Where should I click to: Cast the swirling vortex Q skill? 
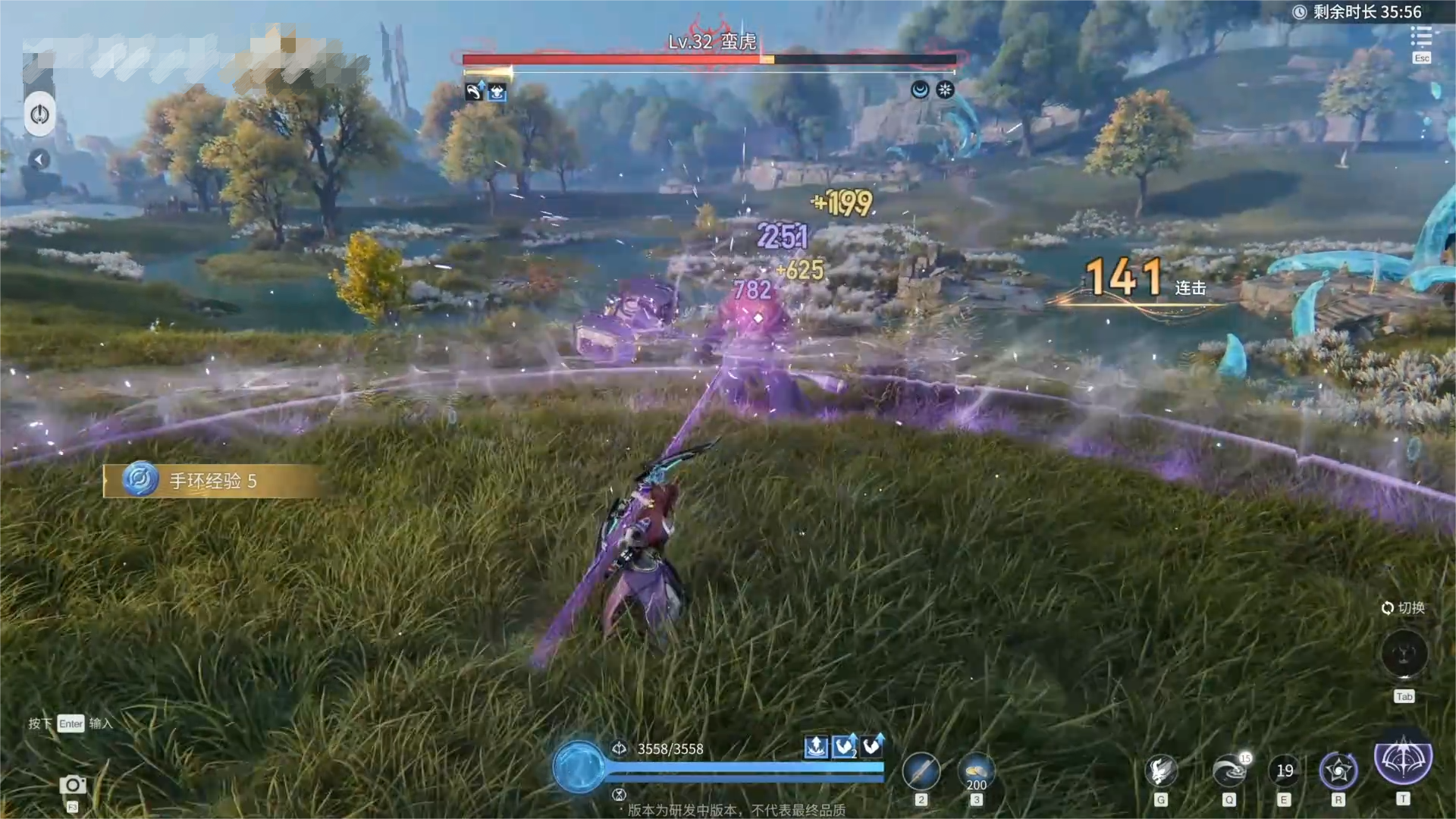click(1229, 771)
